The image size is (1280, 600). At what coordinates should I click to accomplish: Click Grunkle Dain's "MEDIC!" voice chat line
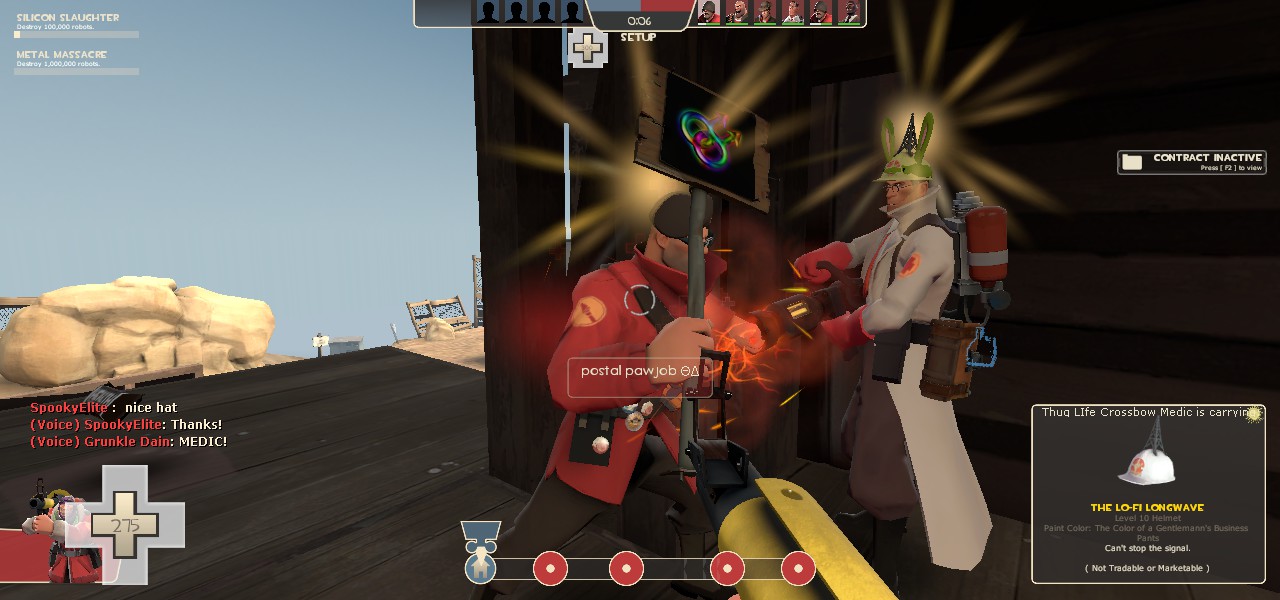(x=128, y=441)
